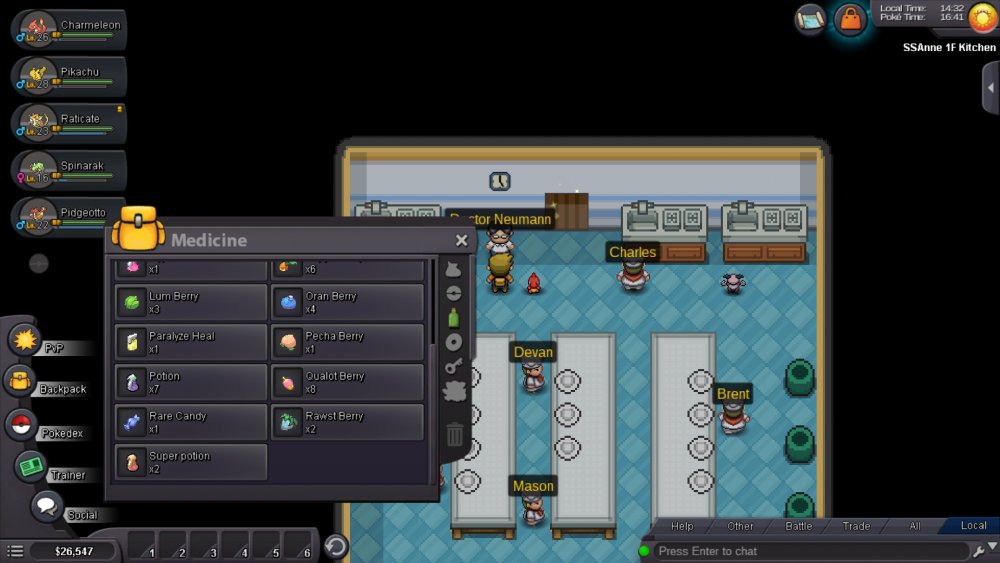Click the Super potion item
The height and width of the screenshot is (563, 1000).
[191, 462]
